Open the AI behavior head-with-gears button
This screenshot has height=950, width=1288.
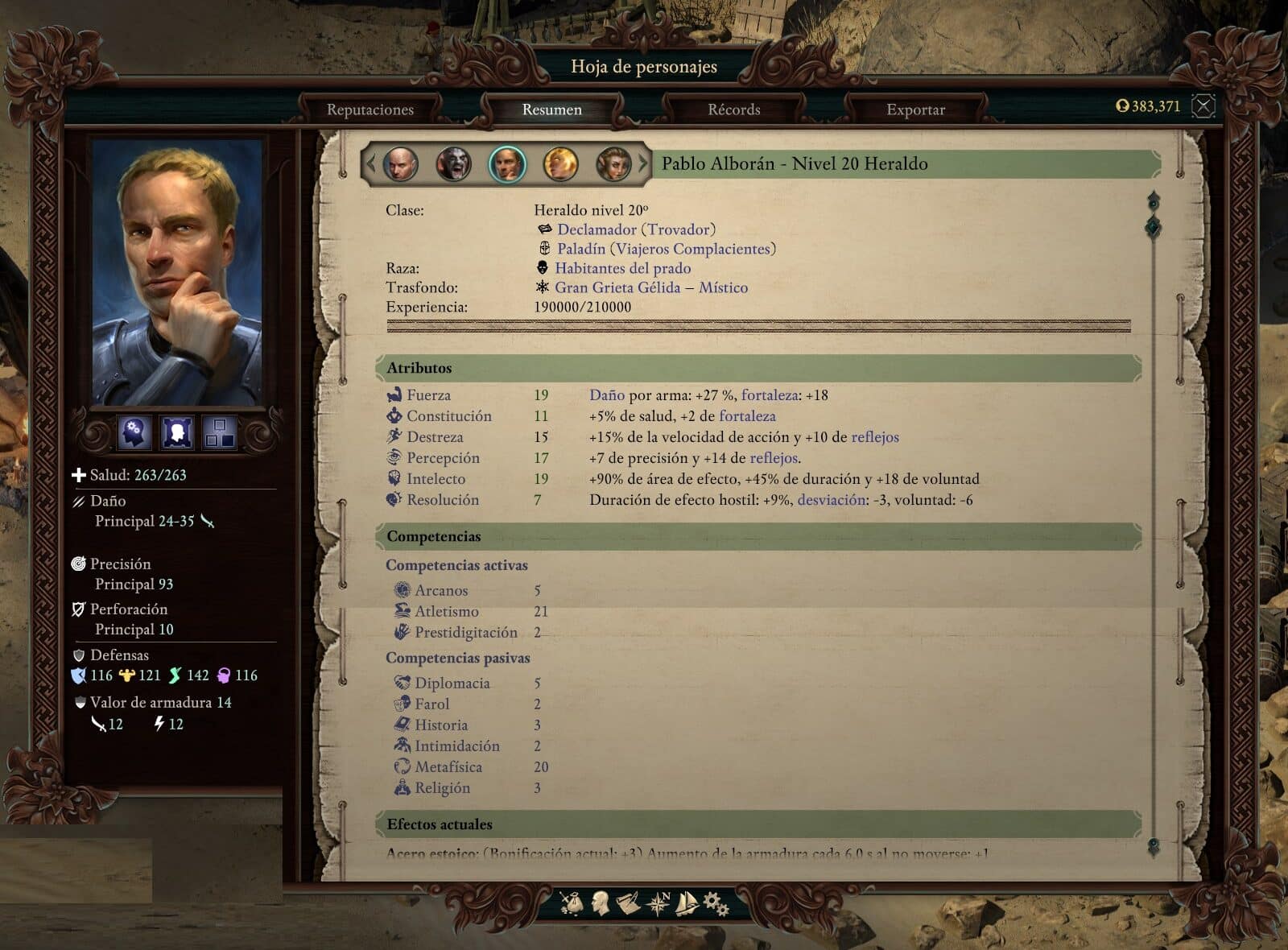134,432
